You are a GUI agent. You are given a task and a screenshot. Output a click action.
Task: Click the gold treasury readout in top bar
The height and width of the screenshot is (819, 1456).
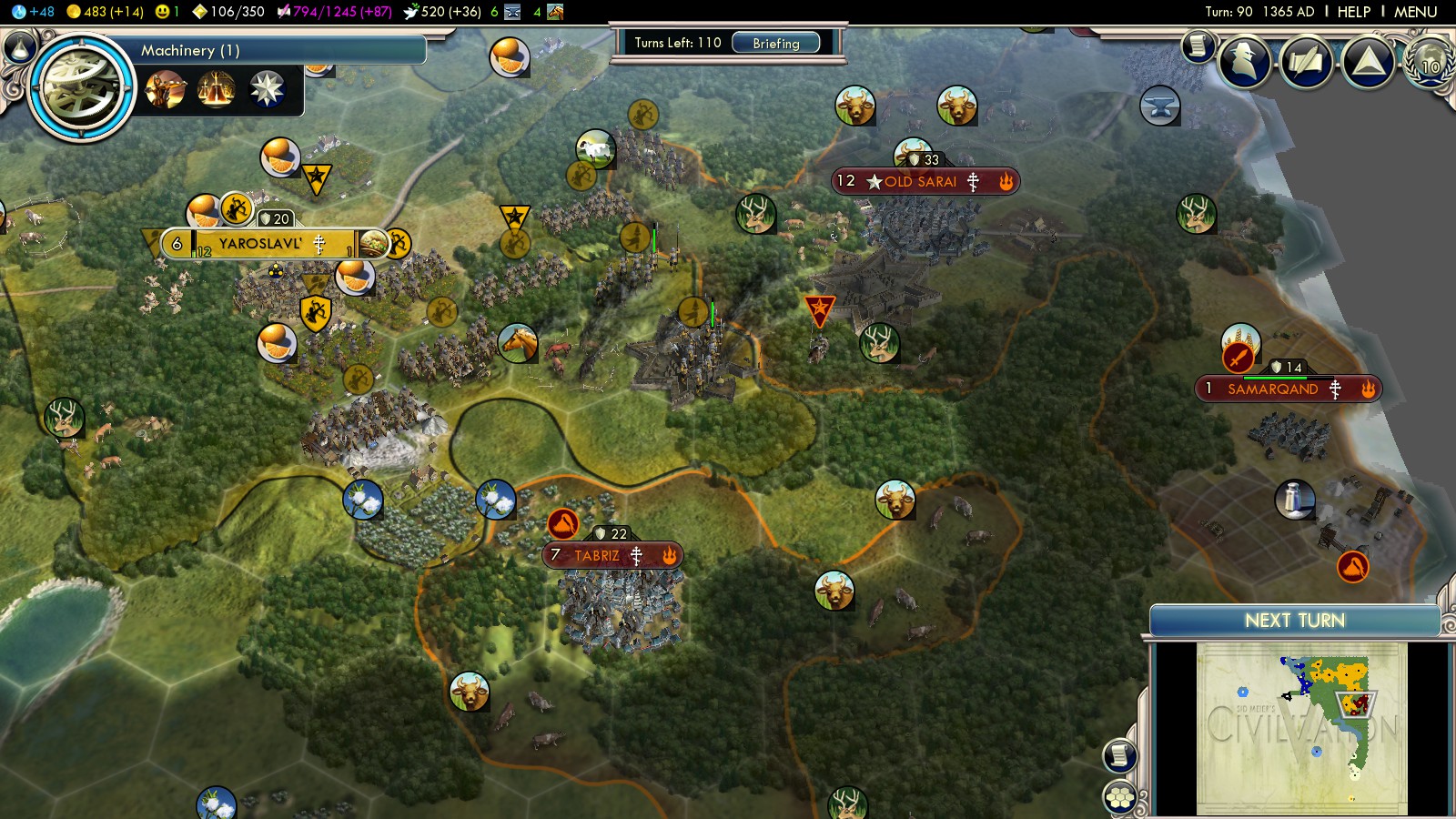pyautogui.click(x=105, y=12)
